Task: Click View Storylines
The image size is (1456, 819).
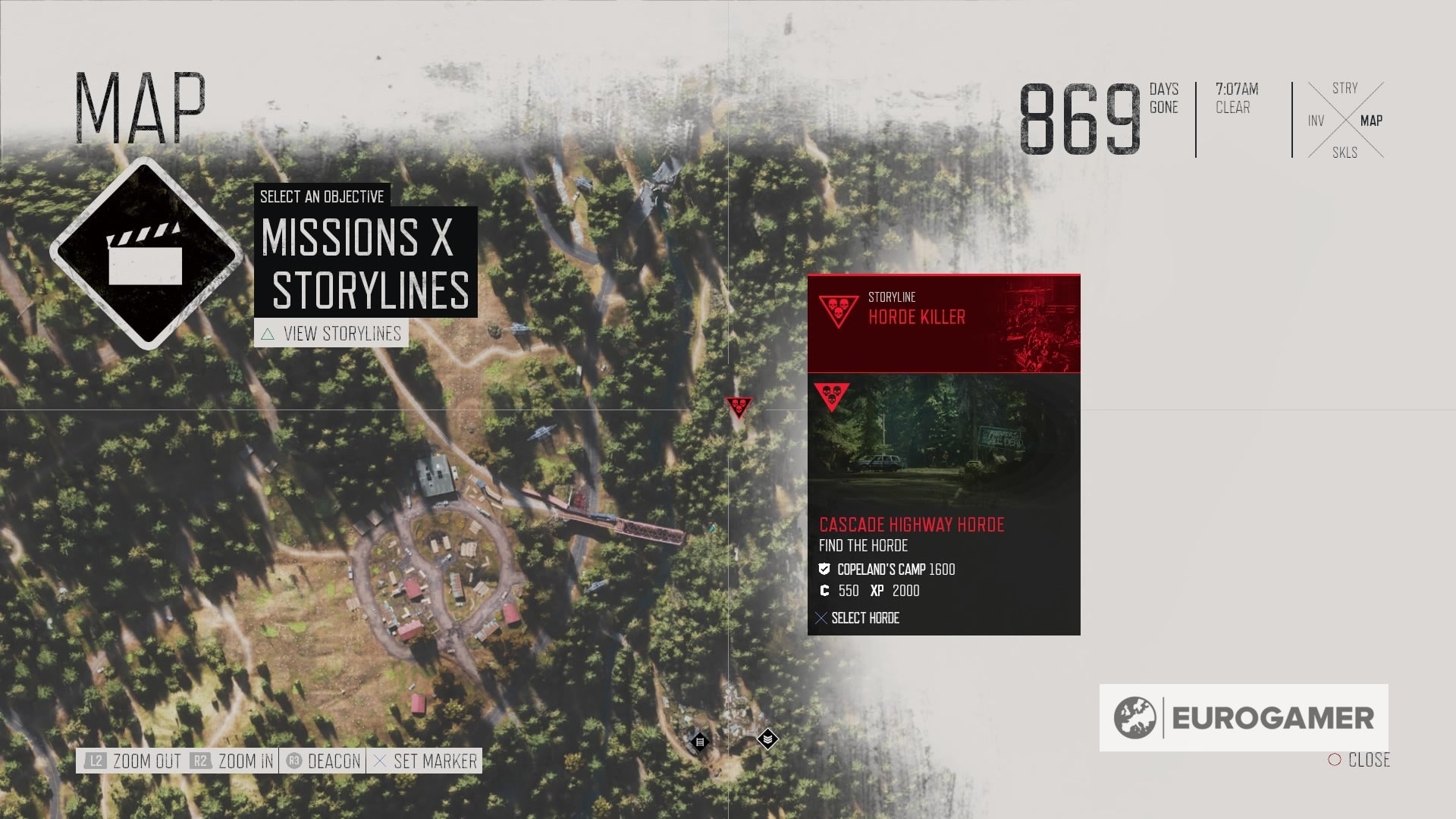Action: [342, 332]
